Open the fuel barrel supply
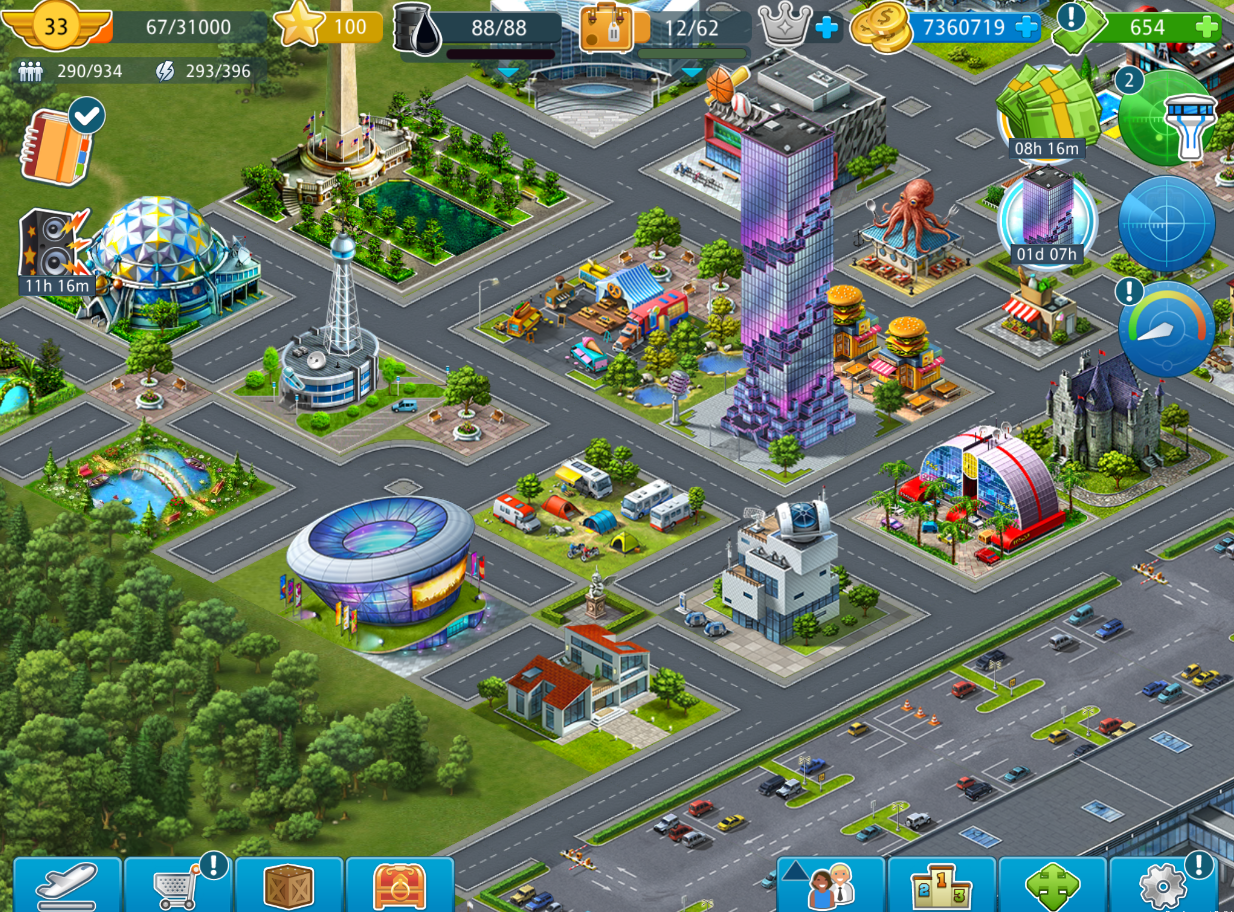Viewport: 1234px width, 912px height. (x=417, y=29)
